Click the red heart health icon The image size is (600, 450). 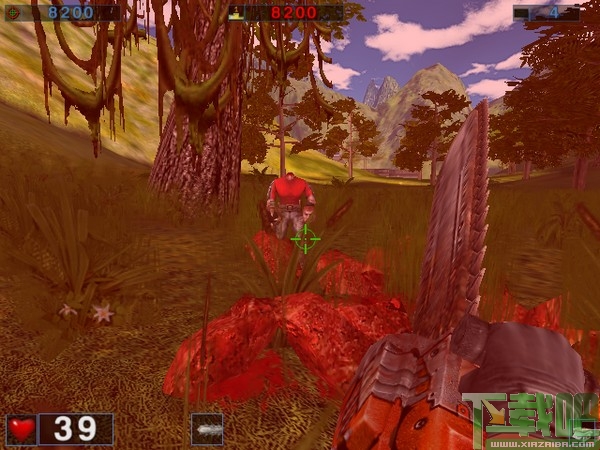22,429
